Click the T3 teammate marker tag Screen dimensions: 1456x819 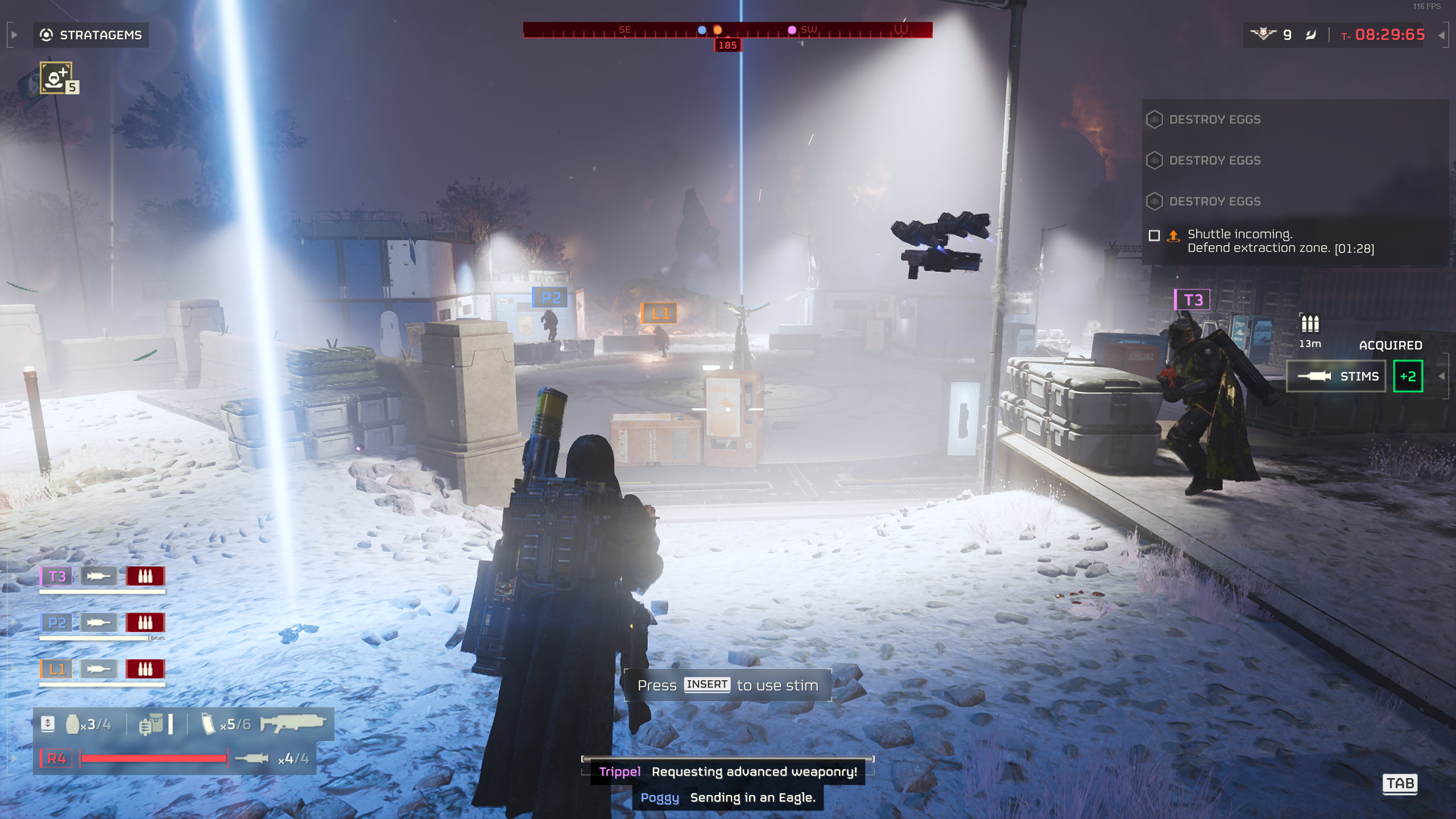[x=1193, y=300]
